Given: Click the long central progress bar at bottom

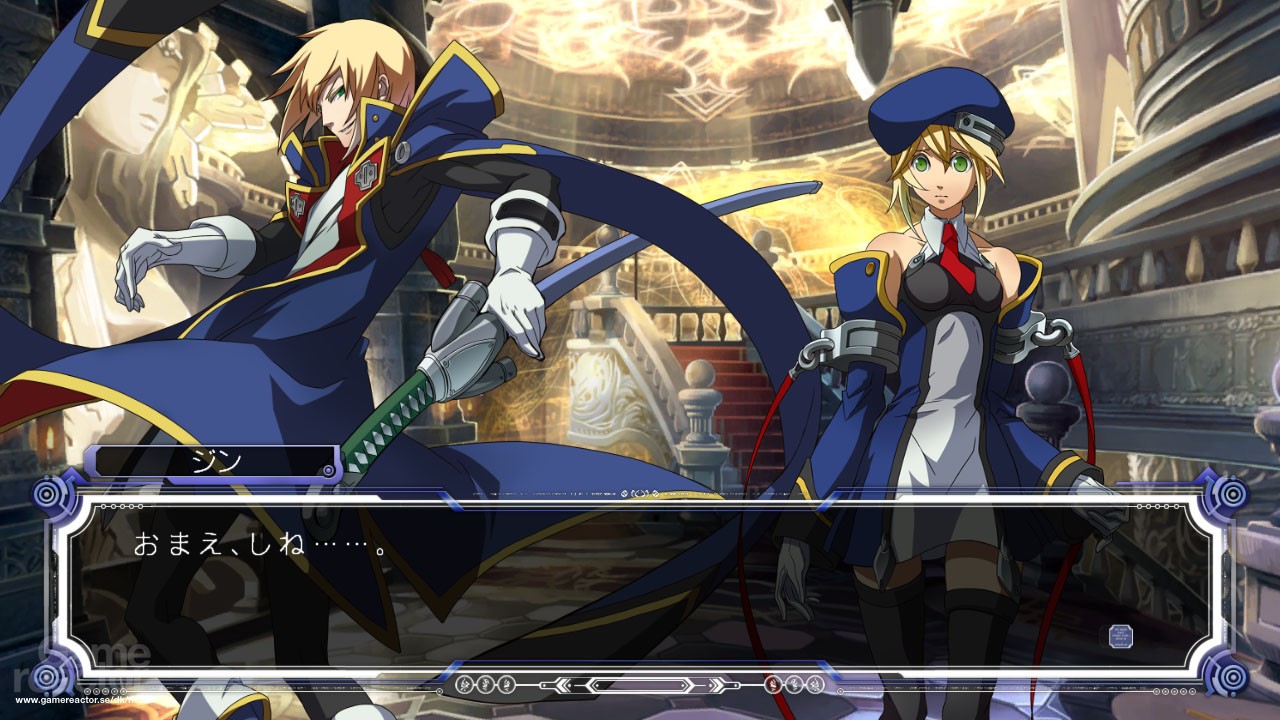Looking at the screenshot, I should [640, 684].
